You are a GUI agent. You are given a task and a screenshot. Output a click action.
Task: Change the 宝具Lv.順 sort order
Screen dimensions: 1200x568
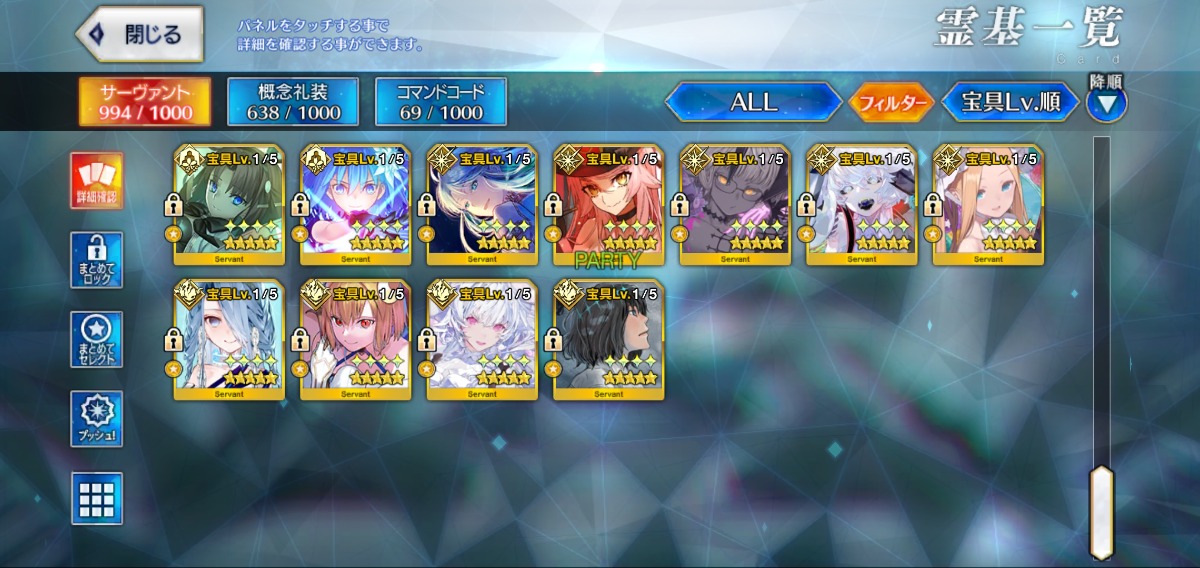[1011, 102]
